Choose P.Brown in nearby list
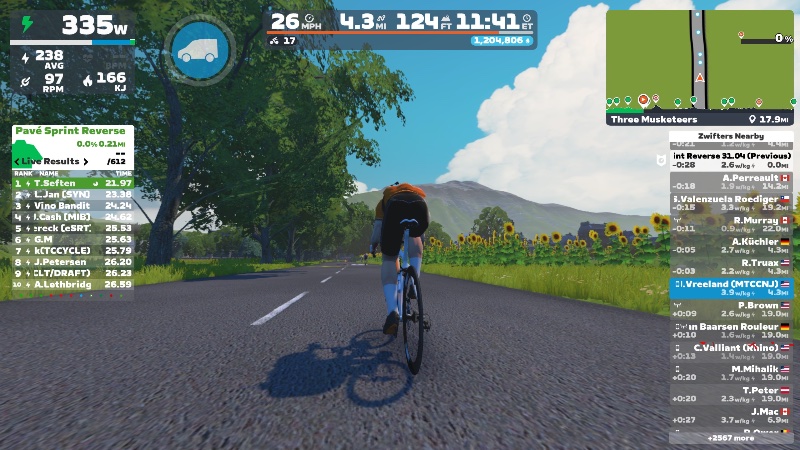Viewport: 800px width, 450px height. [x=730, y=310]
